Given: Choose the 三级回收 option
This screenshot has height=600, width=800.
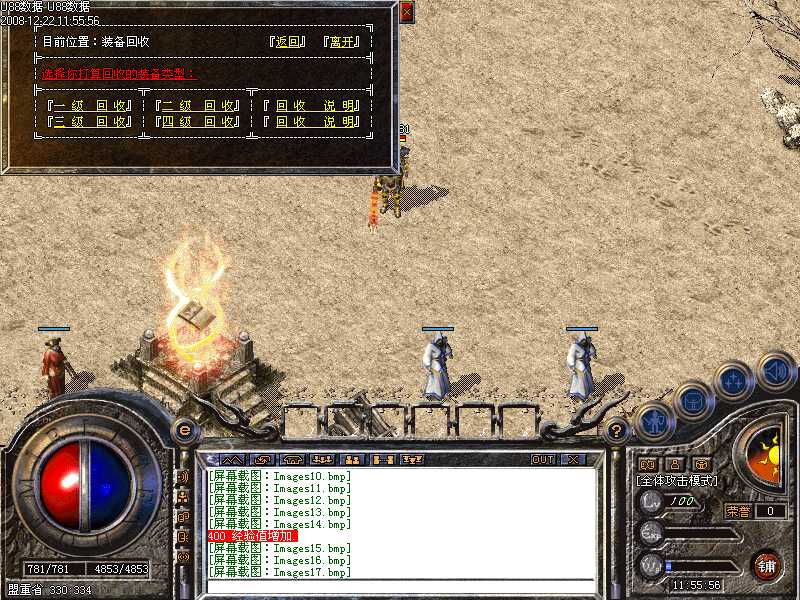Looking at the screenshot, I should pos(88,122).
